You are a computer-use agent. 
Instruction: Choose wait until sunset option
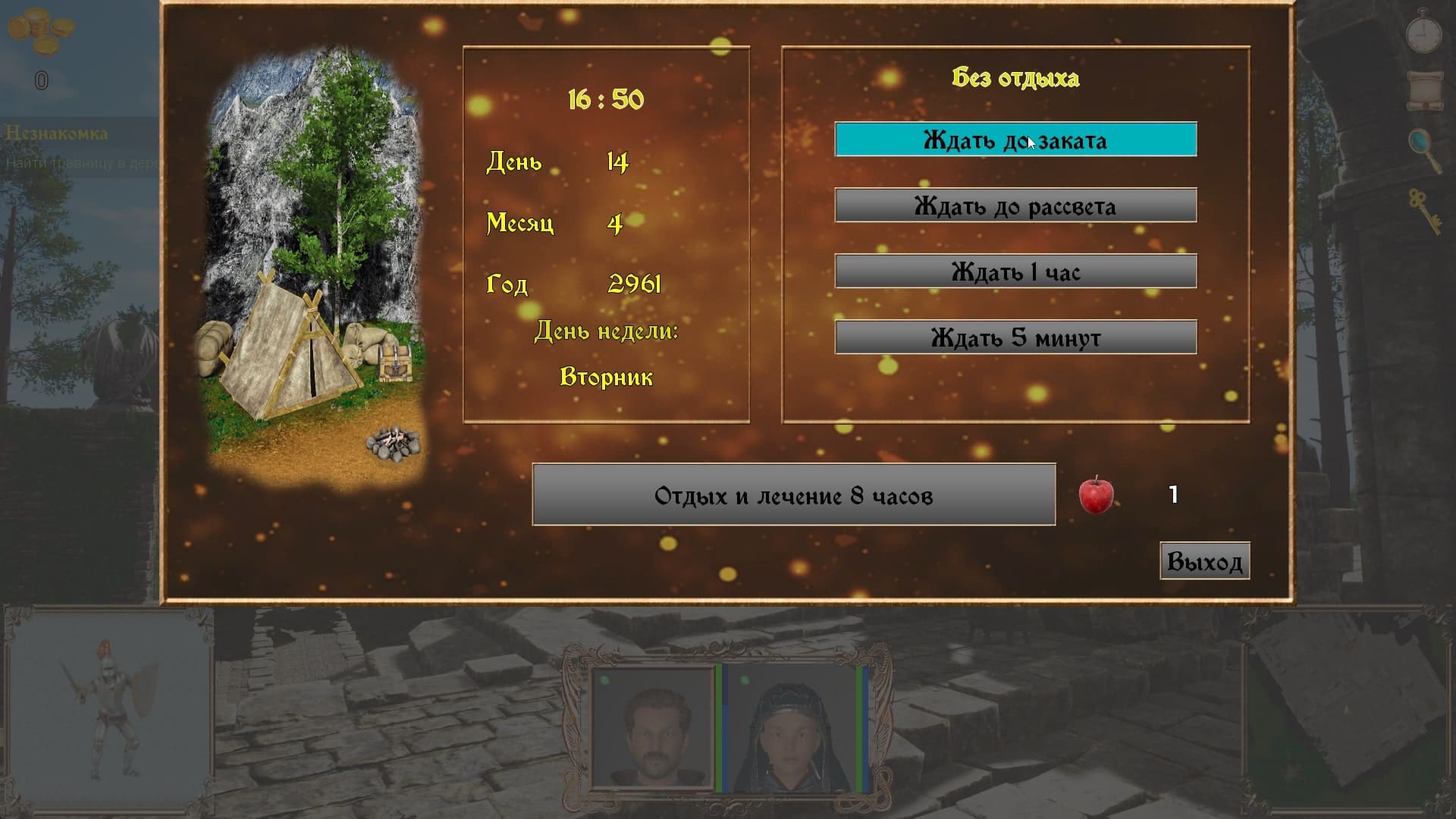pyautogui.click(x=1015, y=140)
